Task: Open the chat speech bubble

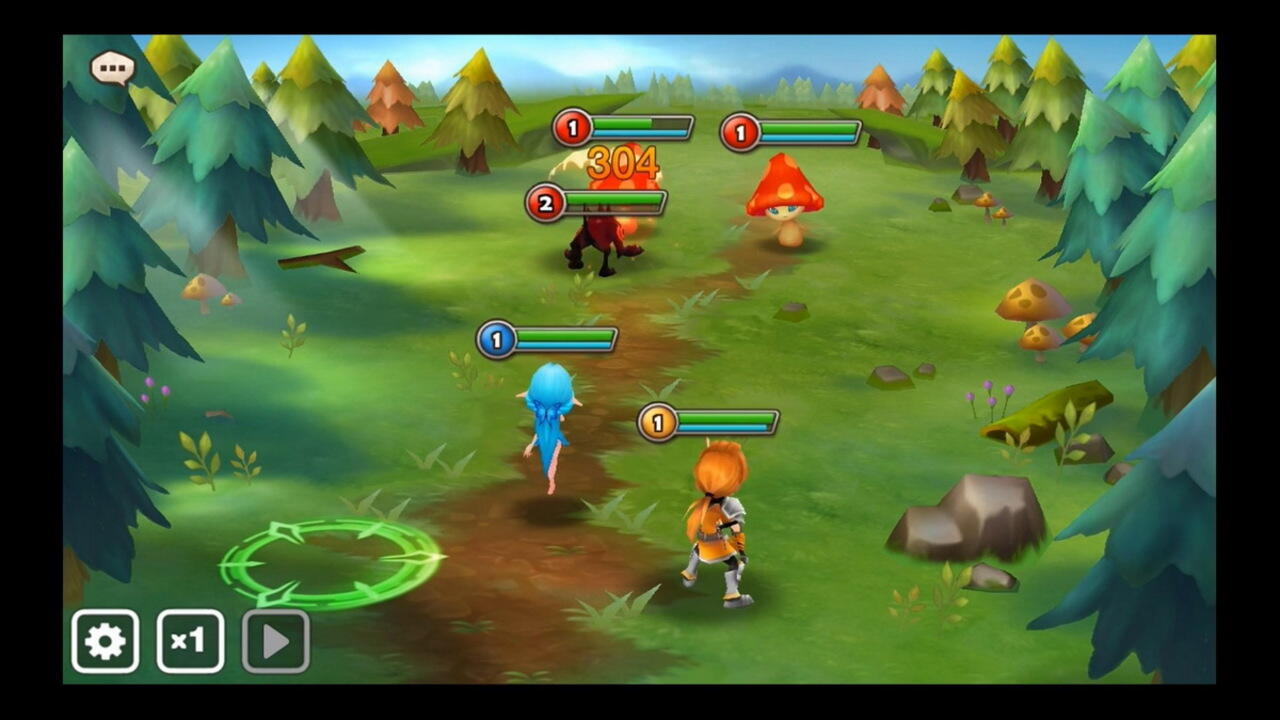Action: (x=112, y=68)
